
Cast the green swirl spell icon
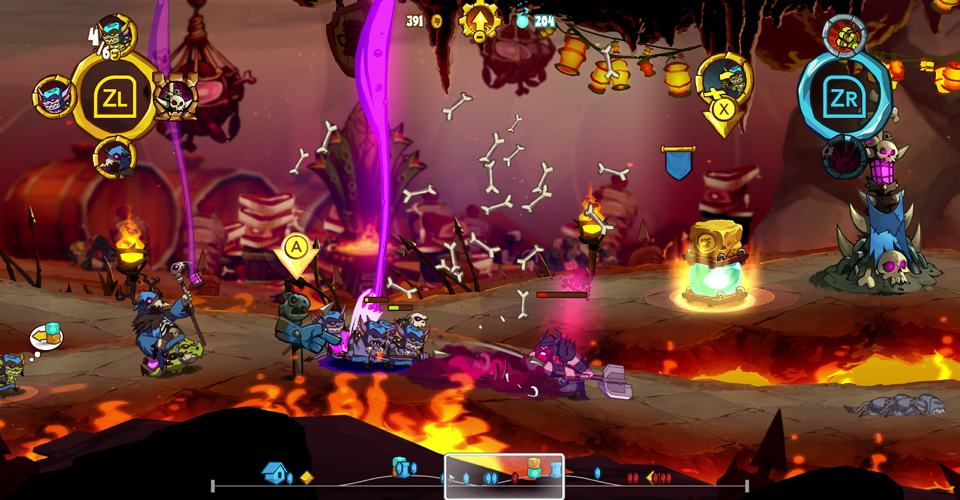click(846, 34)
